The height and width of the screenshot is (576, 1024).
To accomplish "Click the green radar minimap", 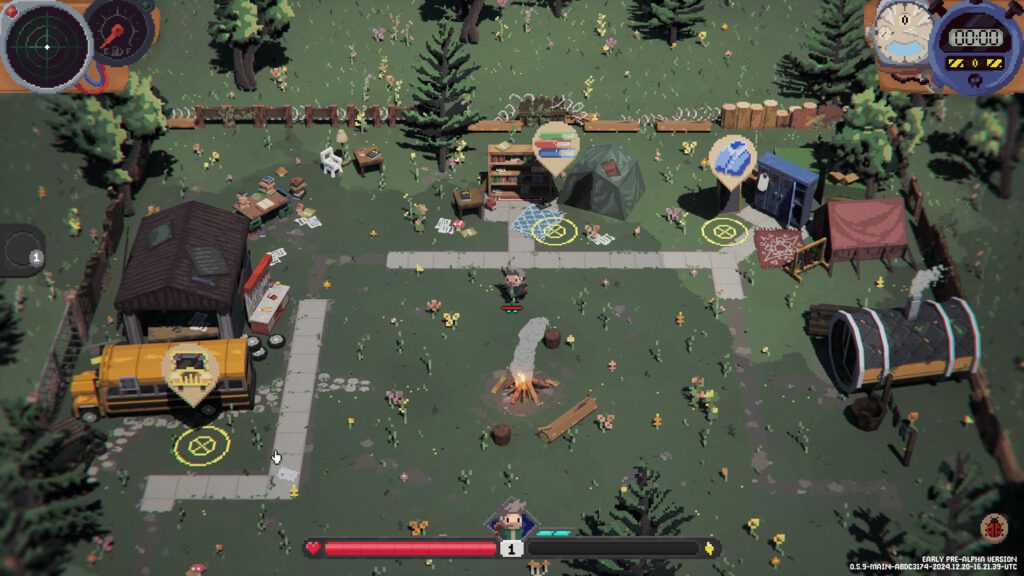I will point(46,46).
